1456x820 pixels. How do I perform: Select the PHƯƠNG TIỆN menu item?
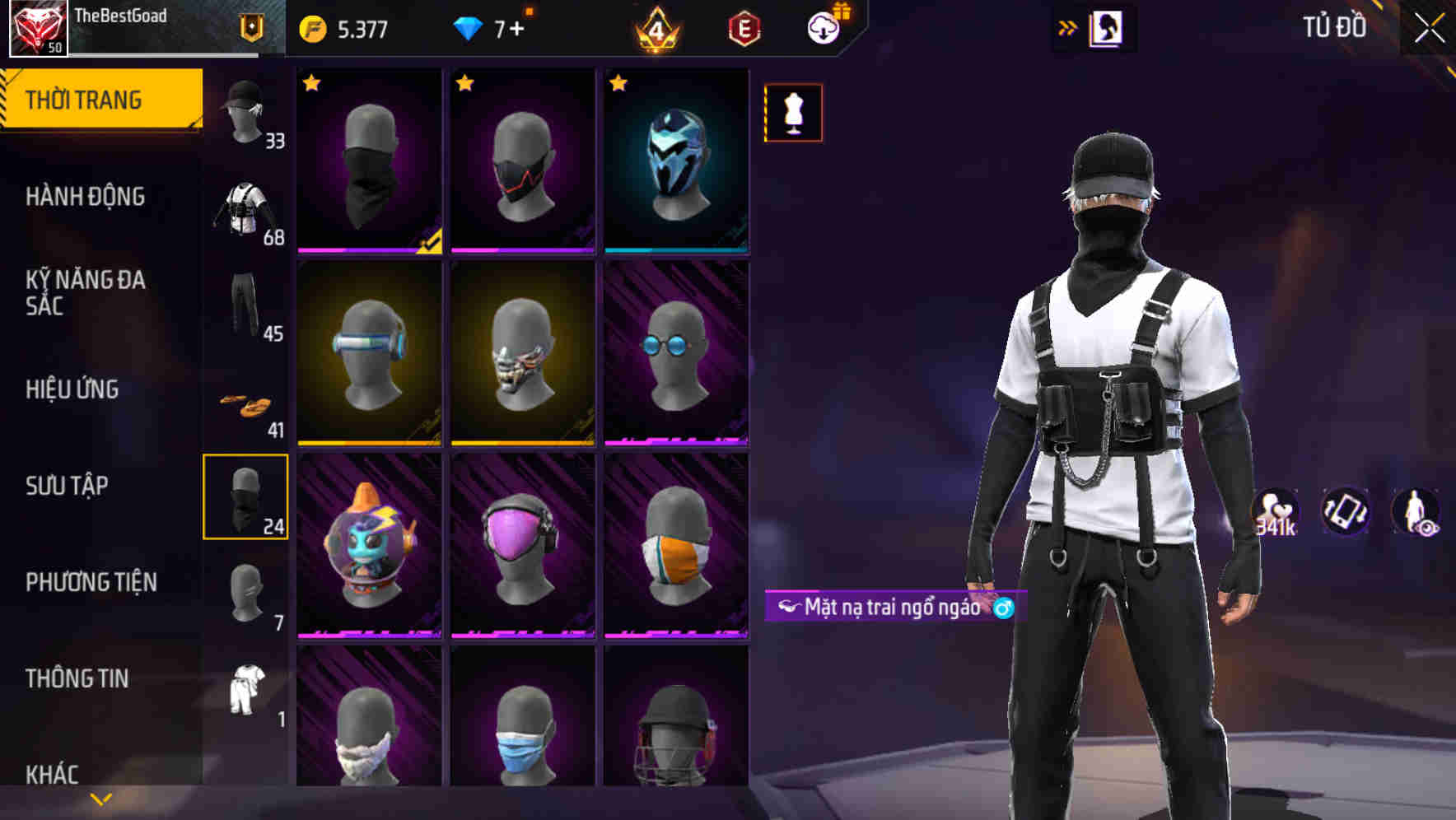(92, 582)
